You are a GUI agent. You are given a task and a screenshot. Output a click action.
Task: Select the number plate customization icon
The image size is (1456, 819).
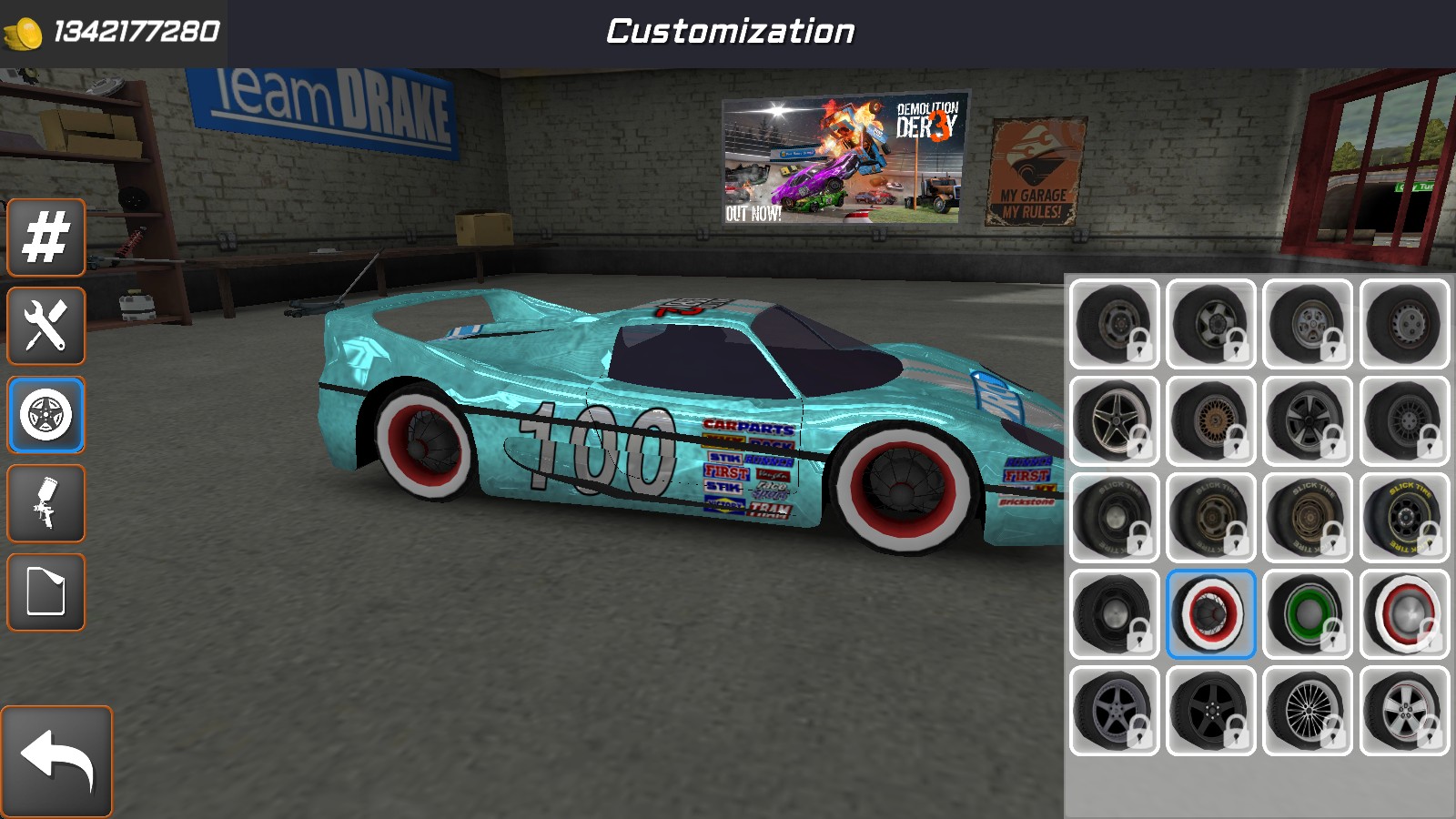tap(45, 238)
